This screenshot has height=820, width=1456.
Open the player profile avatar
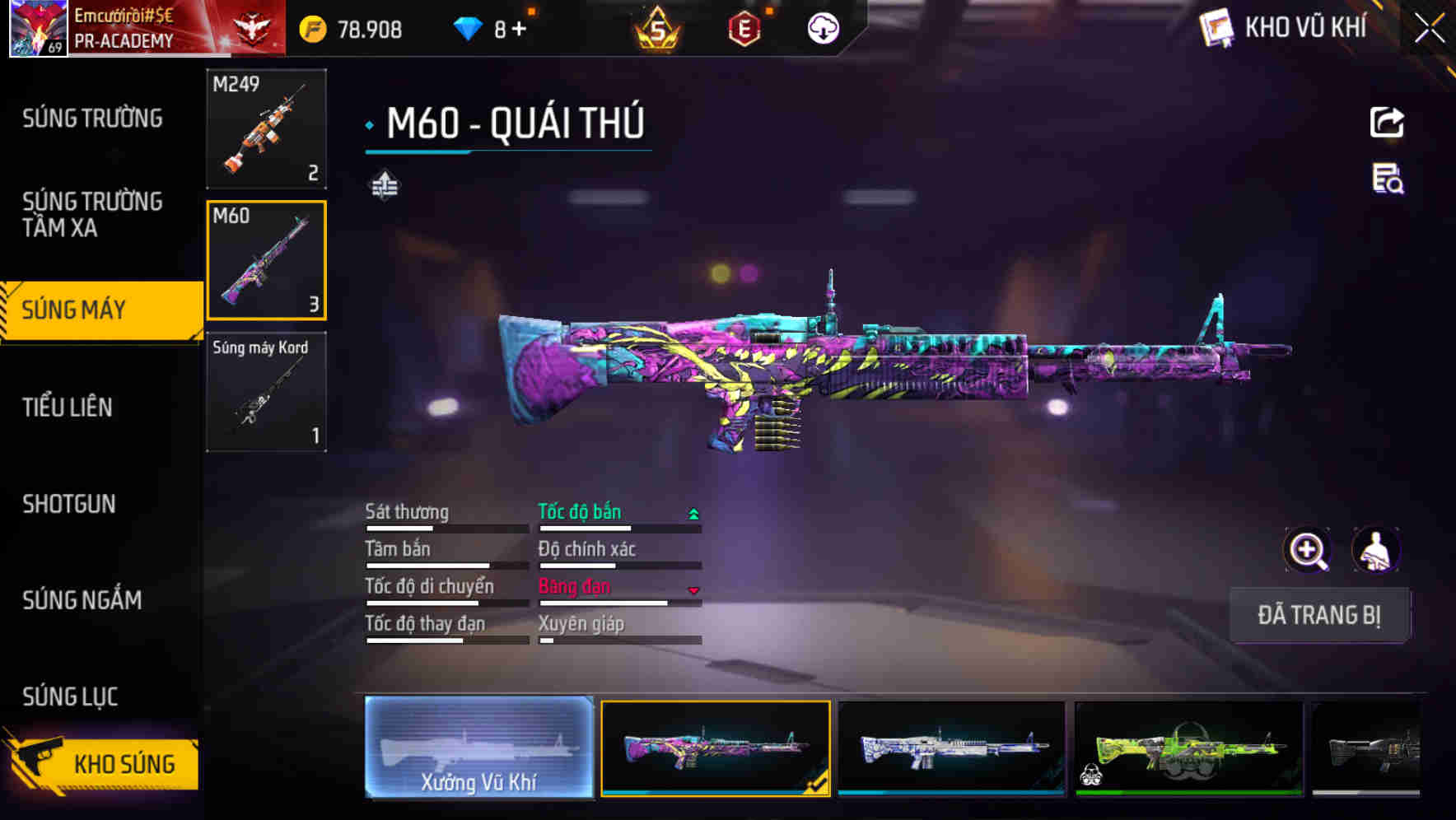[x=38, y=28]
